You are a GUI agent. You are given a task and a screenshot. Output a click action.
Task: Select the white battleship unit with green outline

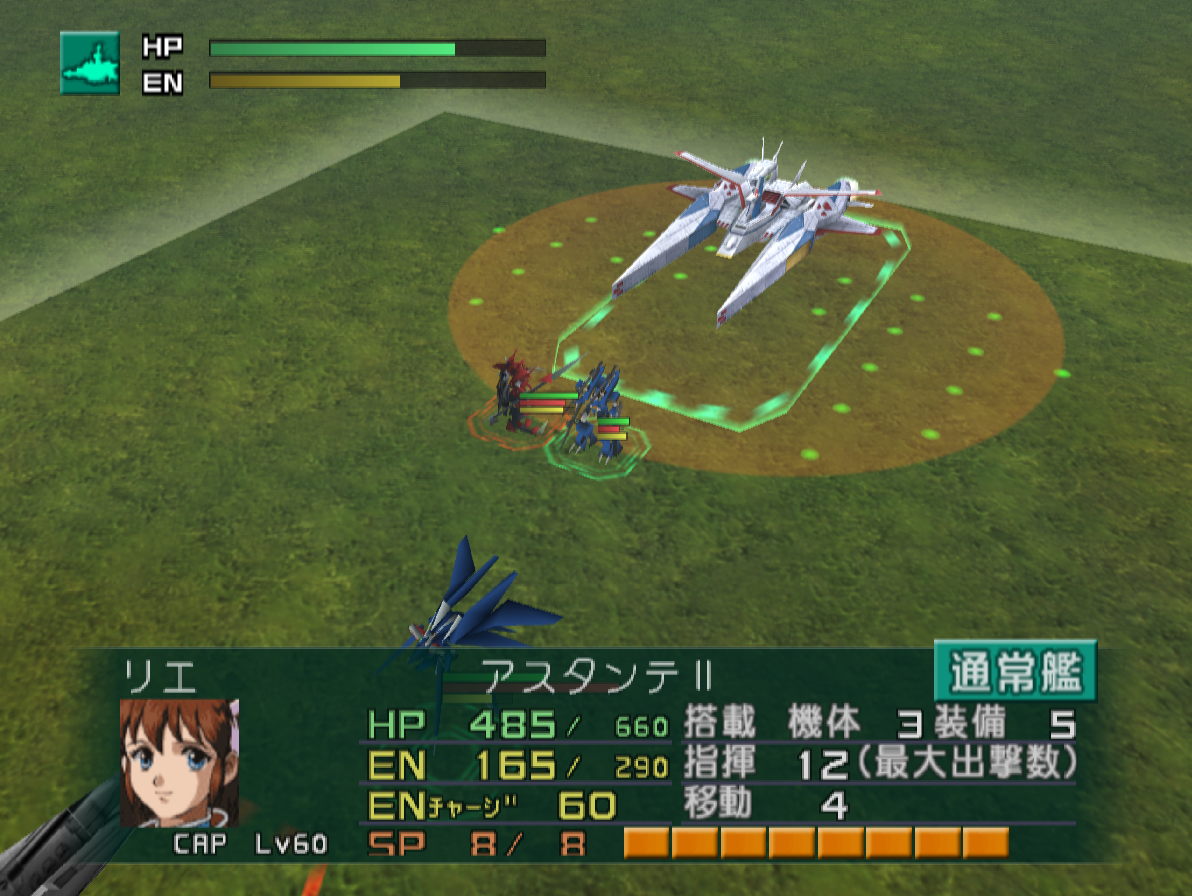click(750, 230)
